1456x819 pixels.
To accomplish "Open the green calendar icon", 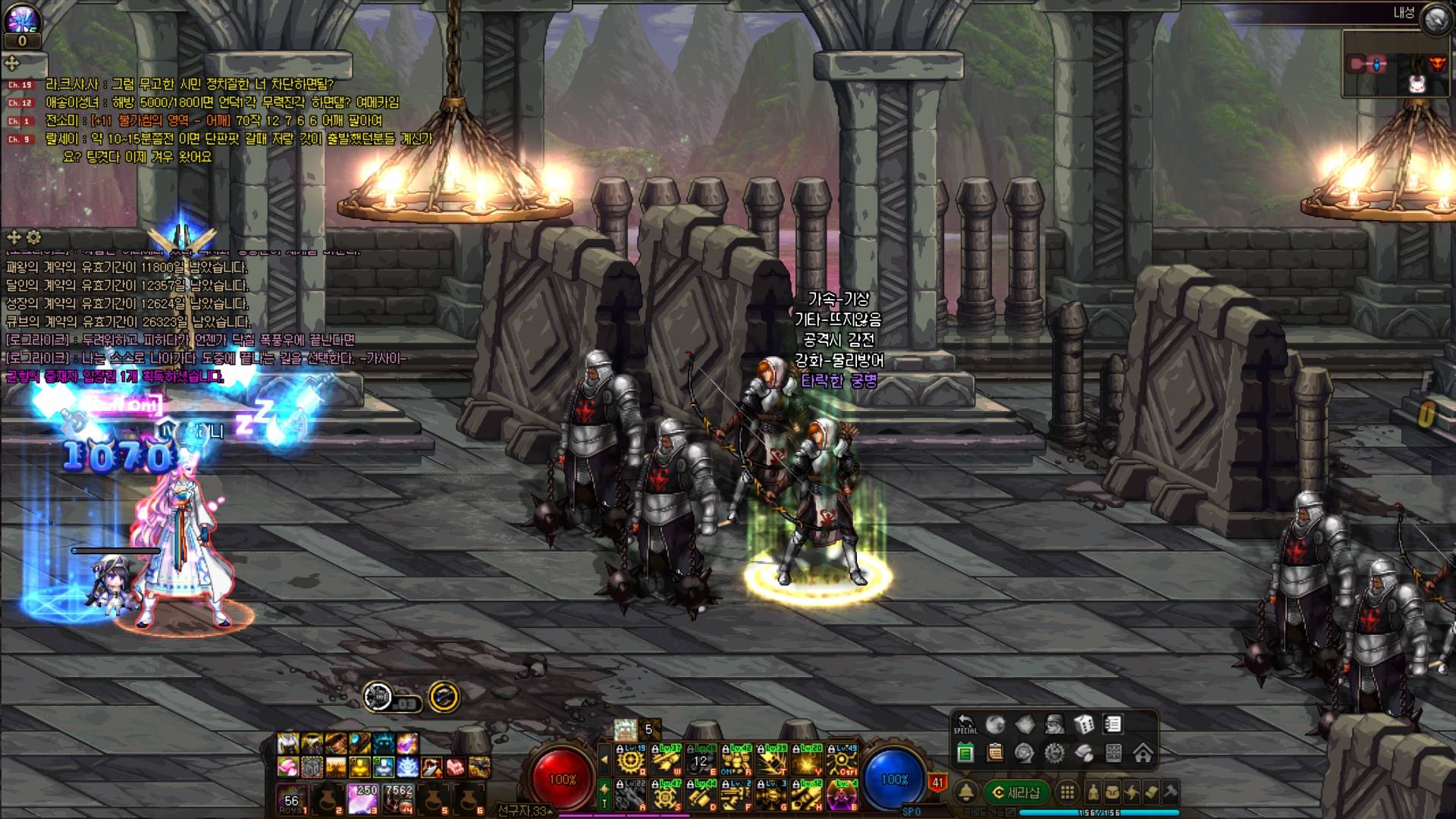I will click(x=965, y=753).
